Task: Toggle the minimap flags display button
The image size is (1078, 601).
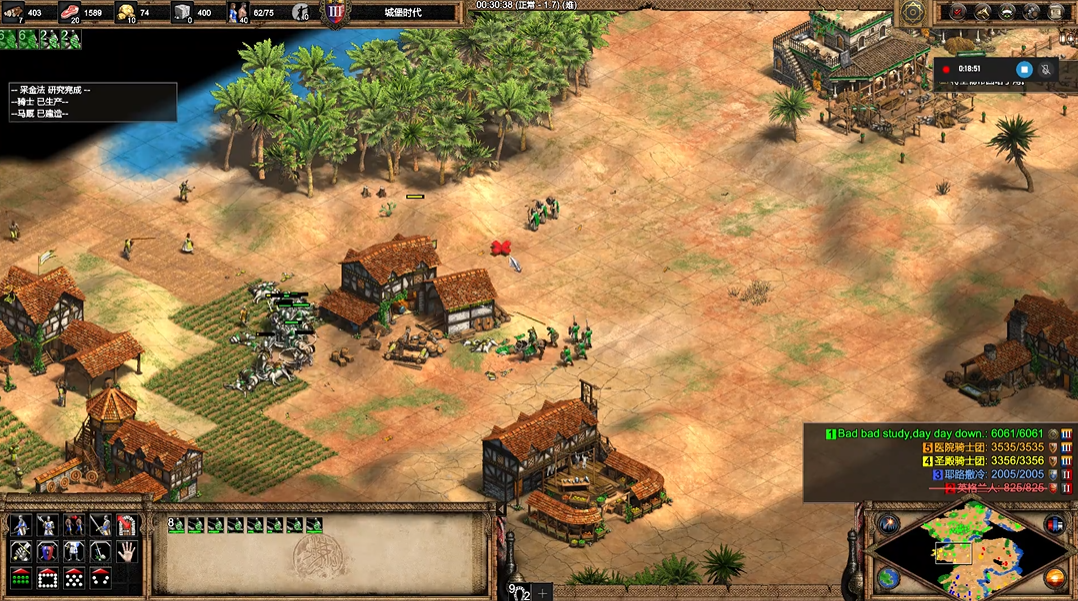Action: [1054, 524]
